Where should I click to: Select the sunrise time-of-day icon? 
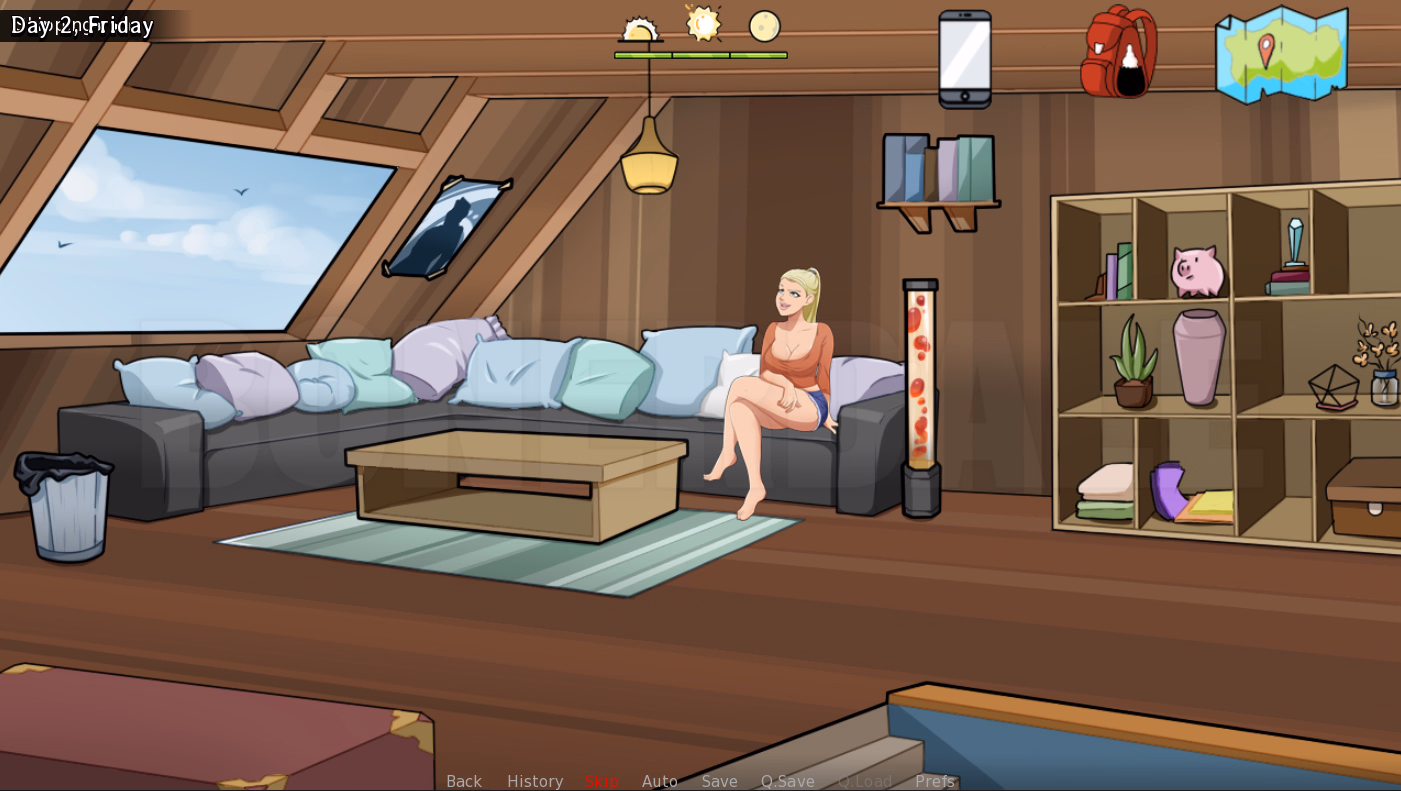coord(641,27)
